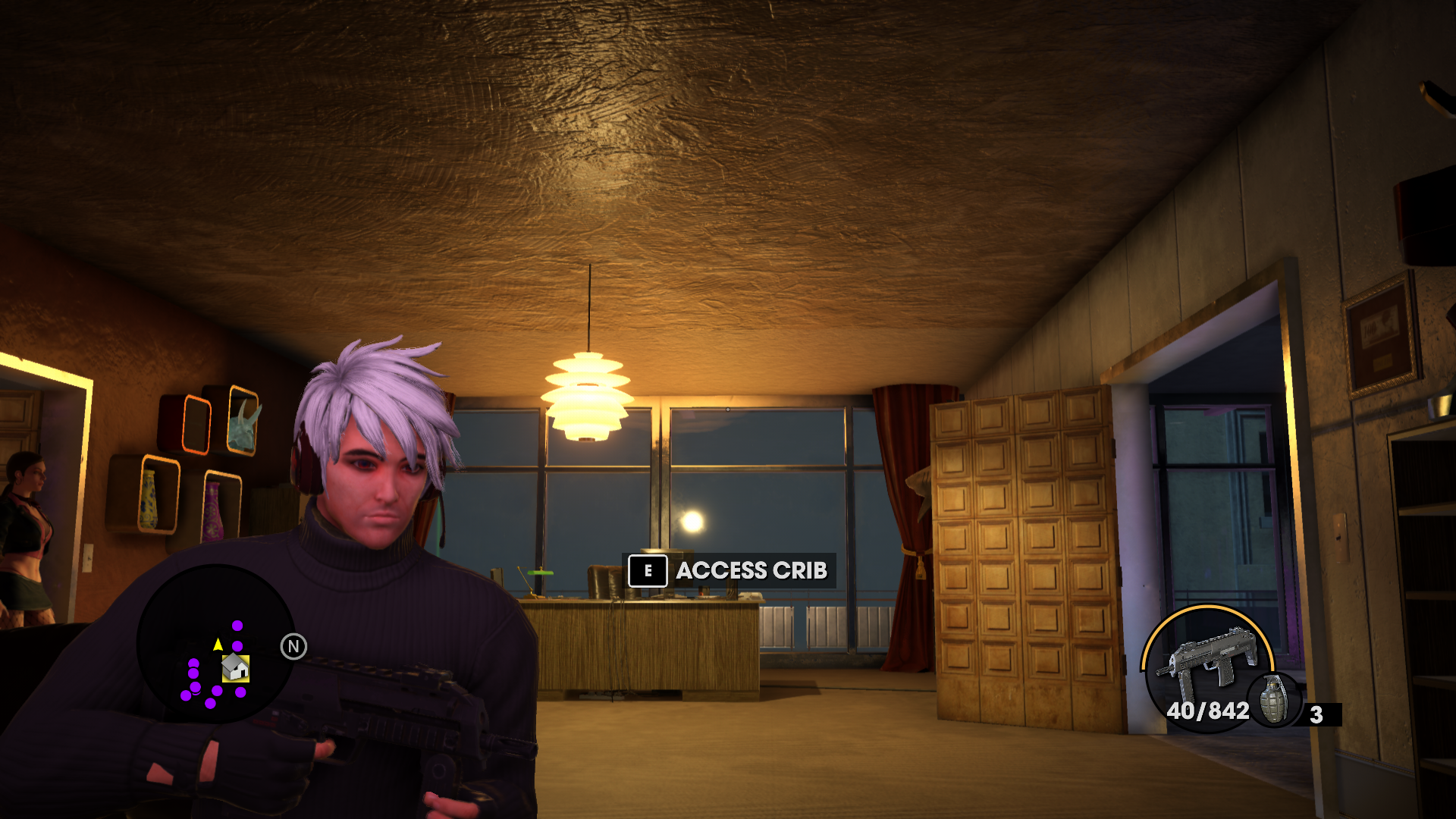Activate the Access Crib prompt label

tap(751, 570)
